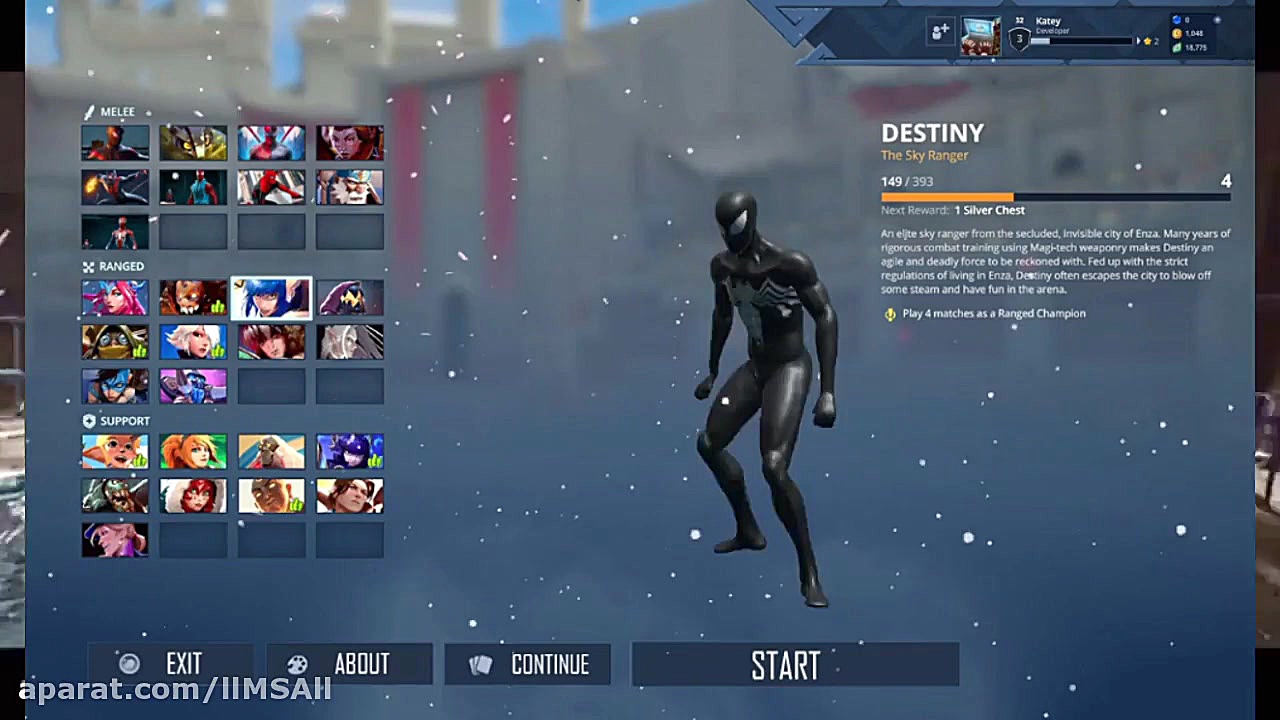Choose the orange-haired support champion

pos(193,451)
